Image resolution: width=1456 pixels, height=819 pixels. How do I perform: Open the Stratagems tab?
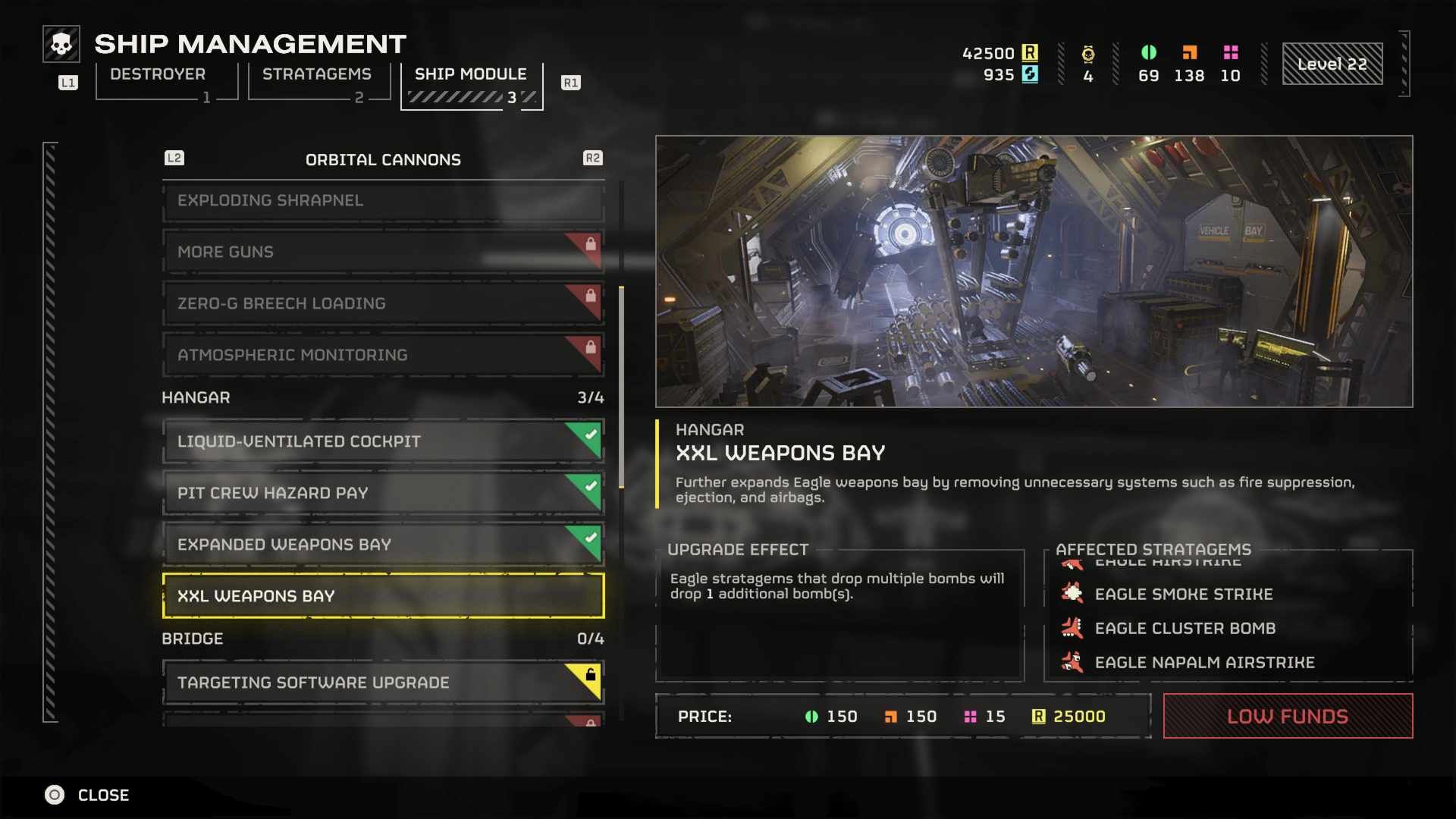317,75
